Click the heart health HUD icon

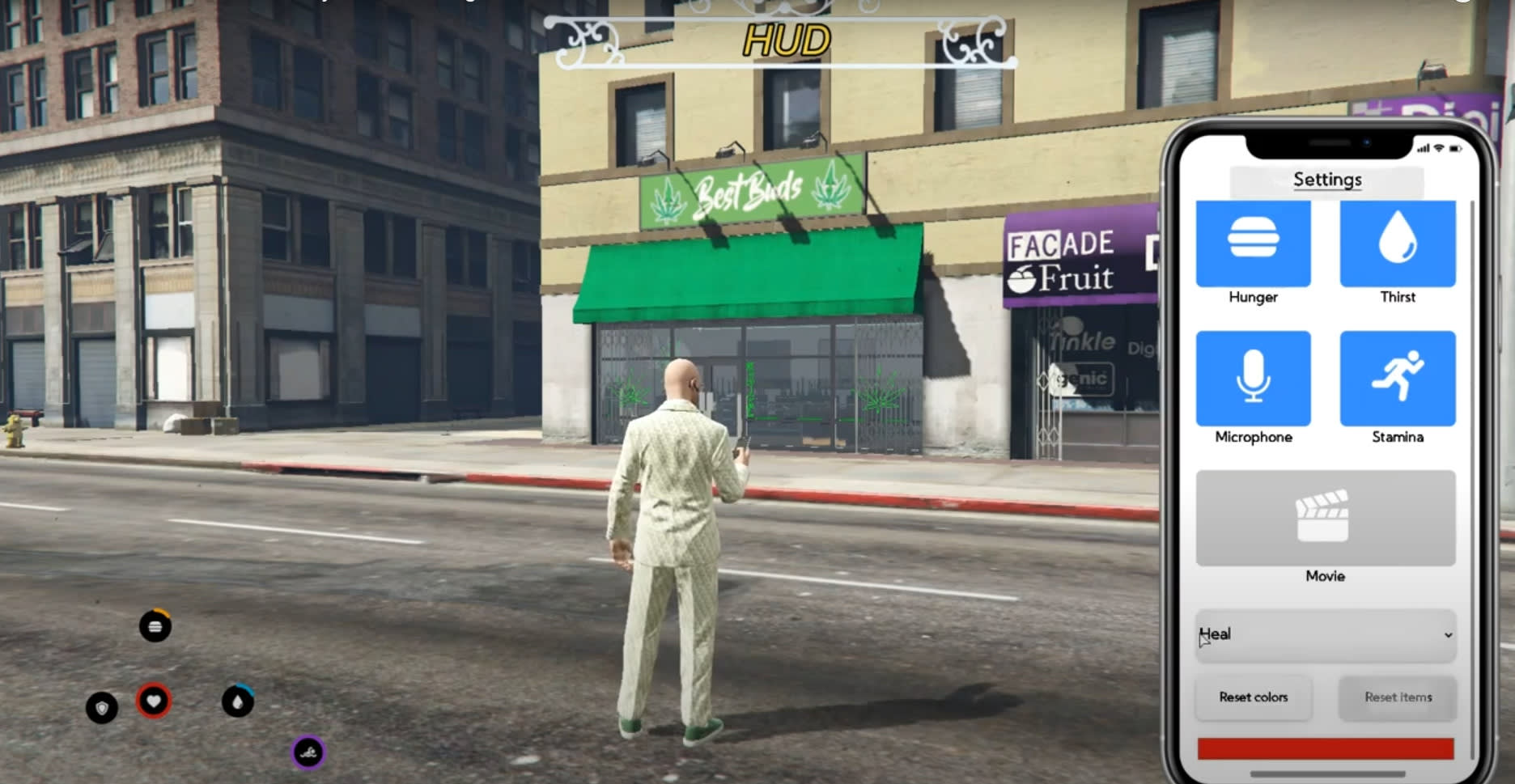154,701
